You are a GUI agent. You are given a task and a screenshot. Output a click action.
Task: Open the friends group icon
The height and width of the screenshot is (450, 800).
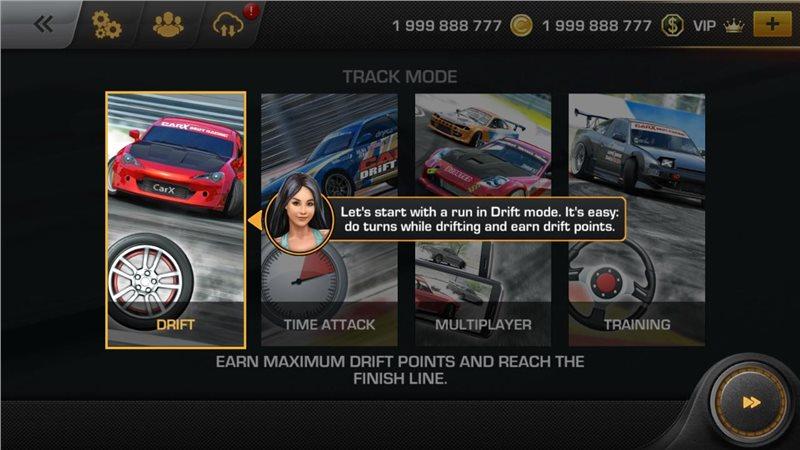(168, 25)
